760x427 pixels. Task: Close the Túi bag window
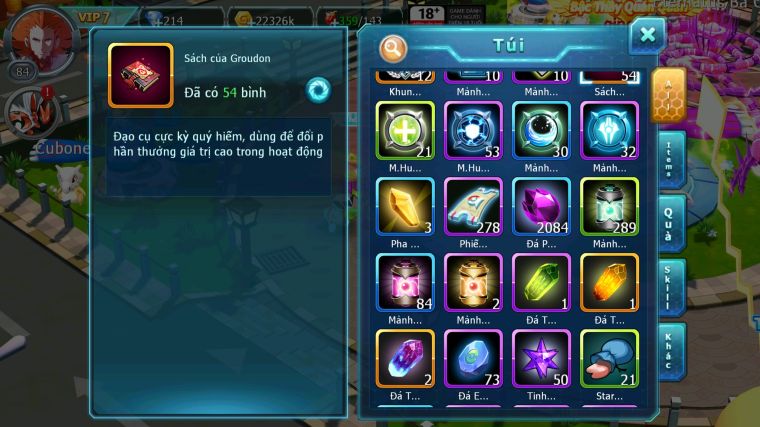pyautogui.click(x=647, y=36)
